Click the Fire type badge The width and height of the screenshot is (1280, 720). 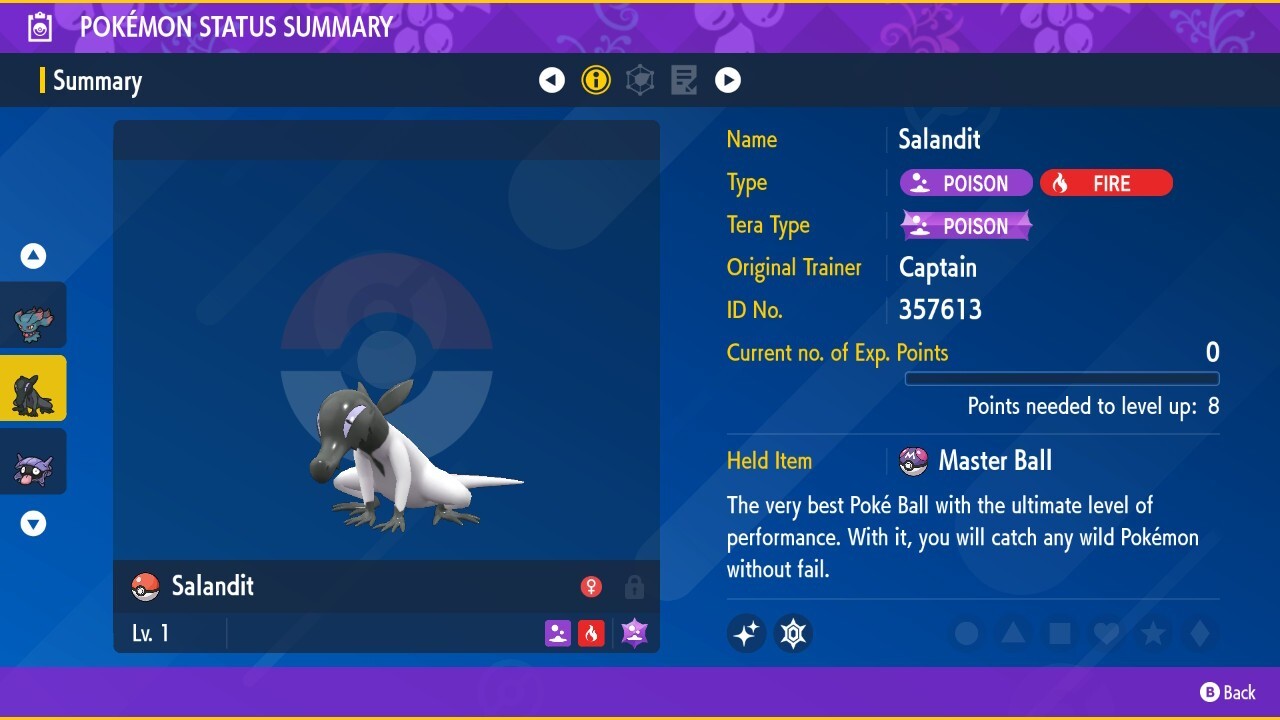point(1106,183)
